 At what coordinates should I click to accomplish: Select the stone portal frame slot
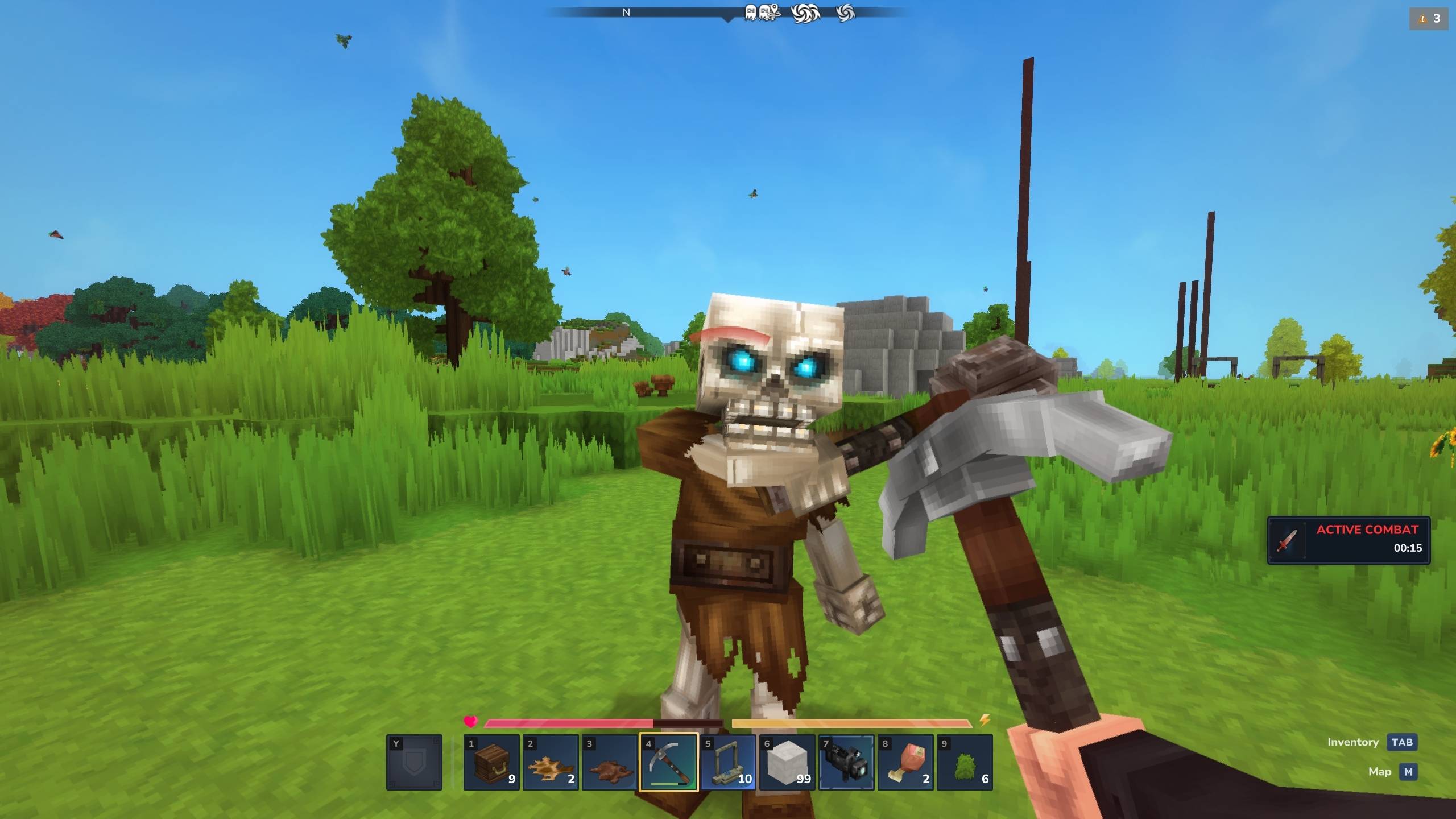click(x=728, y=762)
